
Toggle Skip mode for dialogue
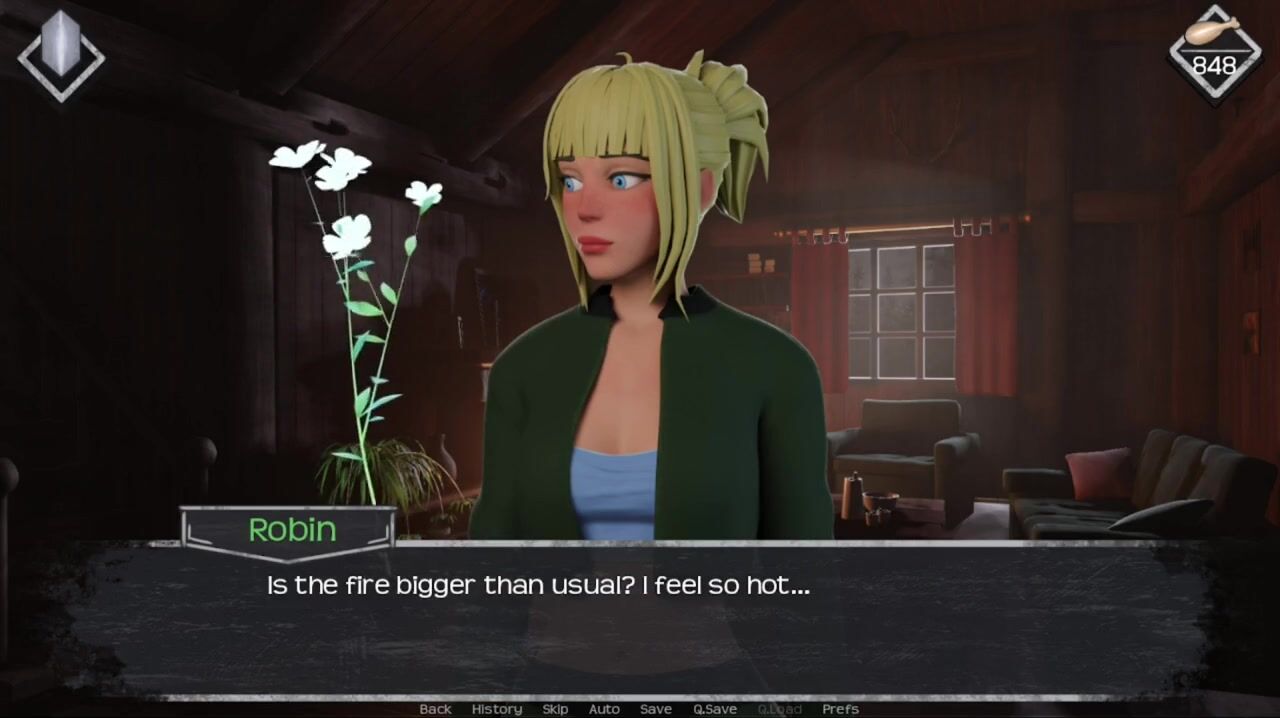(x=555, y=709)
